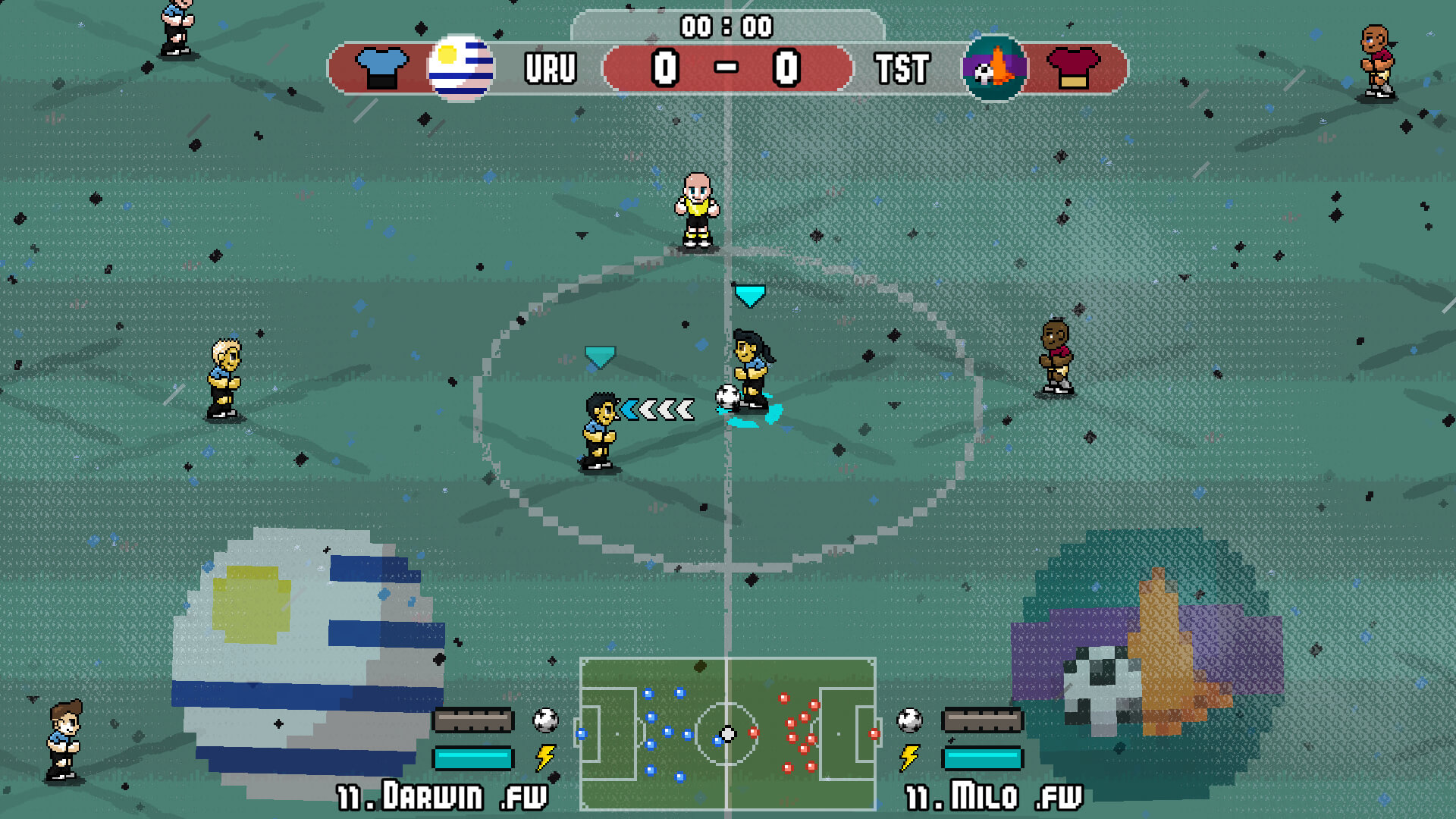Click the lightning bolt icon above Milo's name

(x=909, y=757)
